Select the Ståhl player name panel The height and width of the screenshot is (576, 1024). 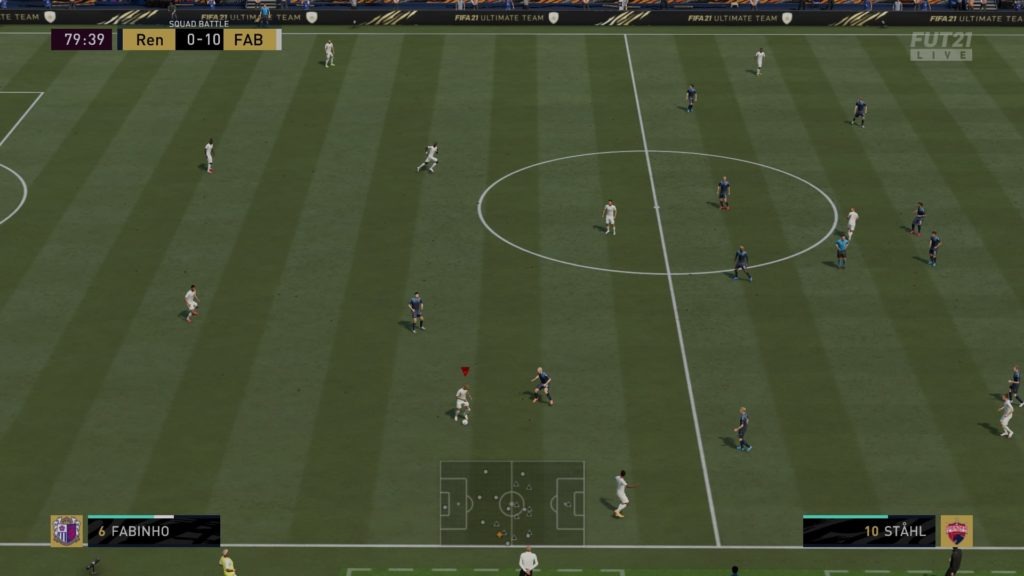point(868,531)
